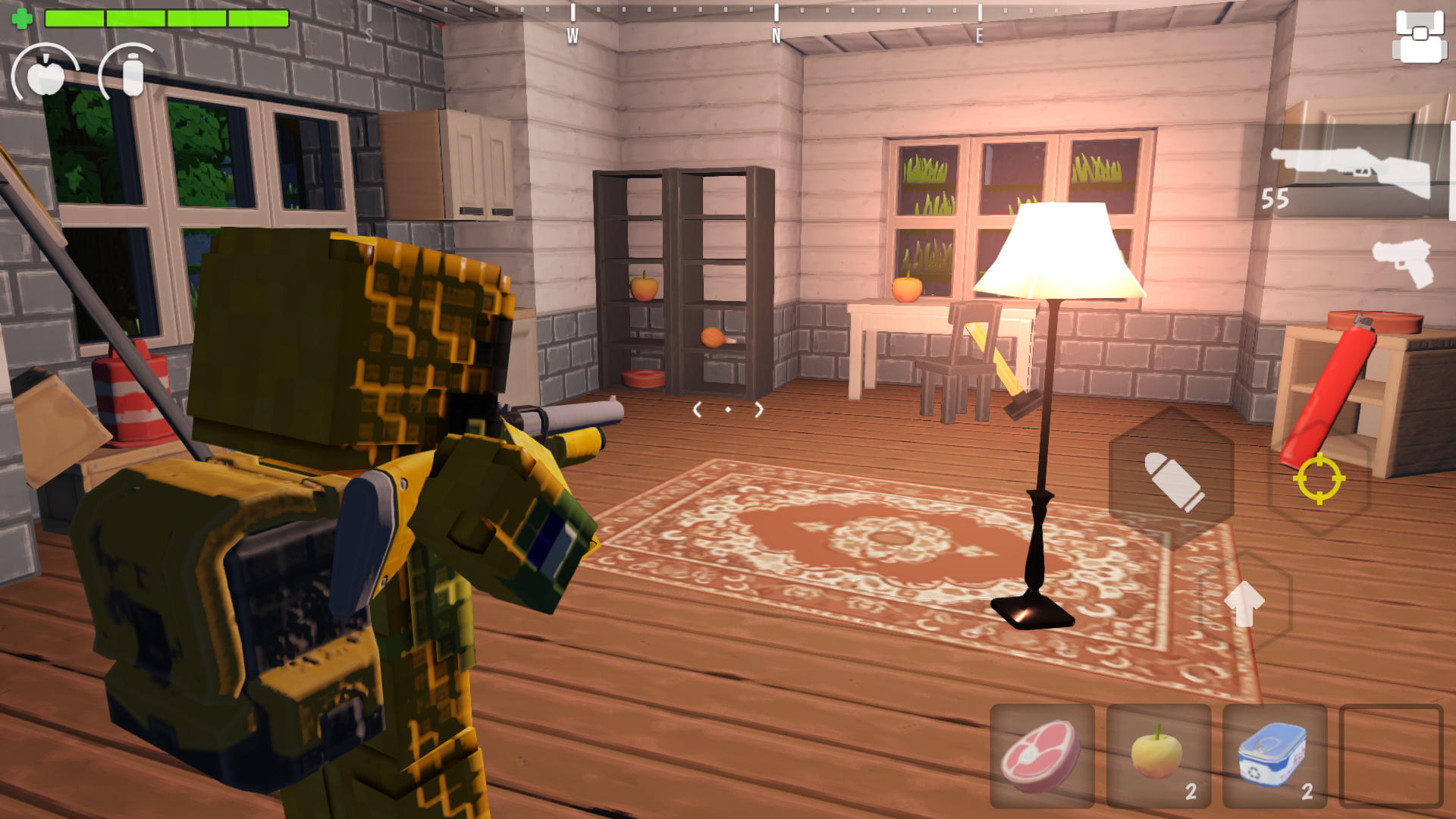Viewport: 1456px width, 819px height.
Task: Eat the raw meat from the hotbar
Action: [1044, 755]
